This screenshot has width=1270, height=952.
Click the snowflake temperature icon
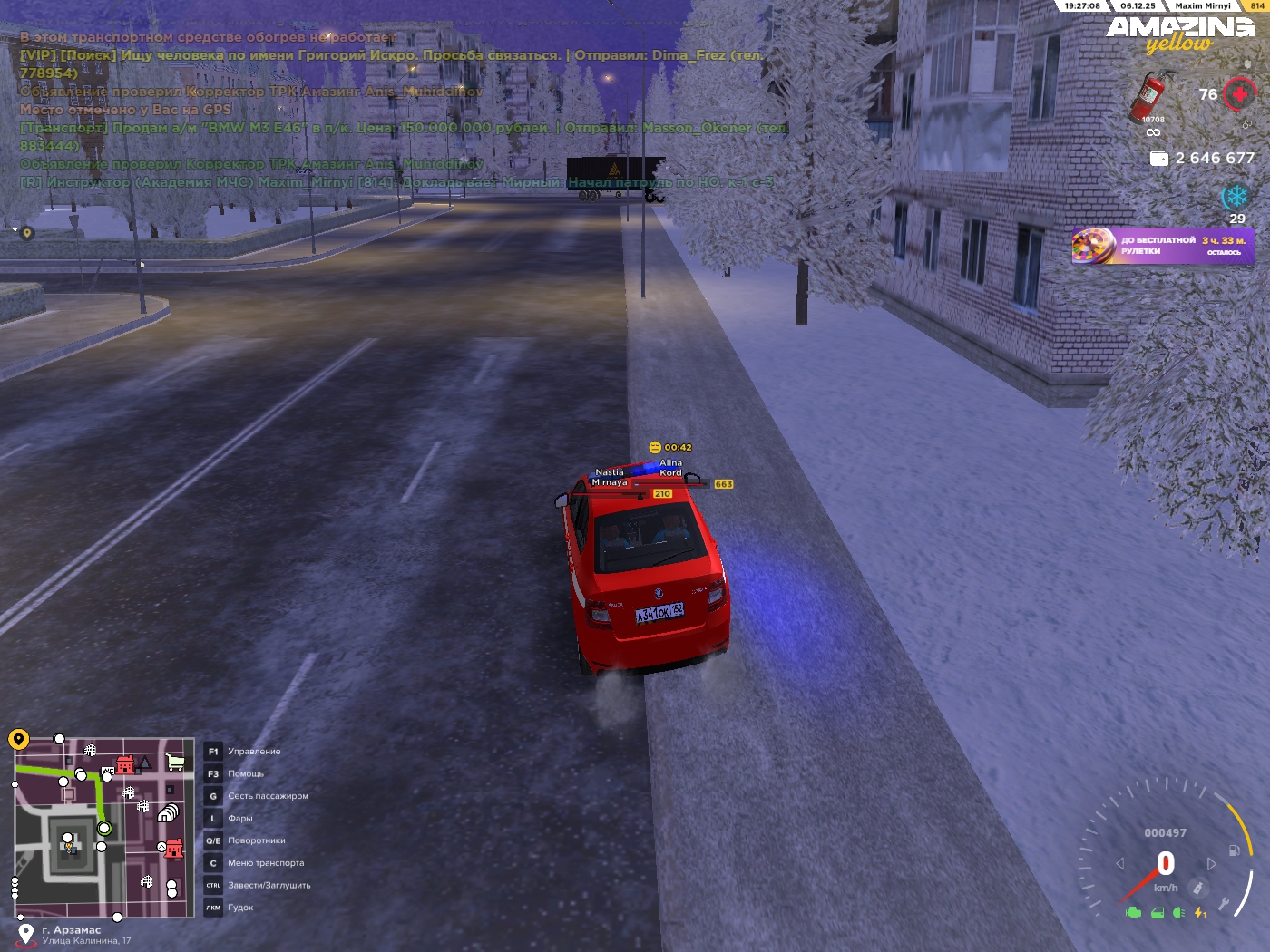(1235, 197)
